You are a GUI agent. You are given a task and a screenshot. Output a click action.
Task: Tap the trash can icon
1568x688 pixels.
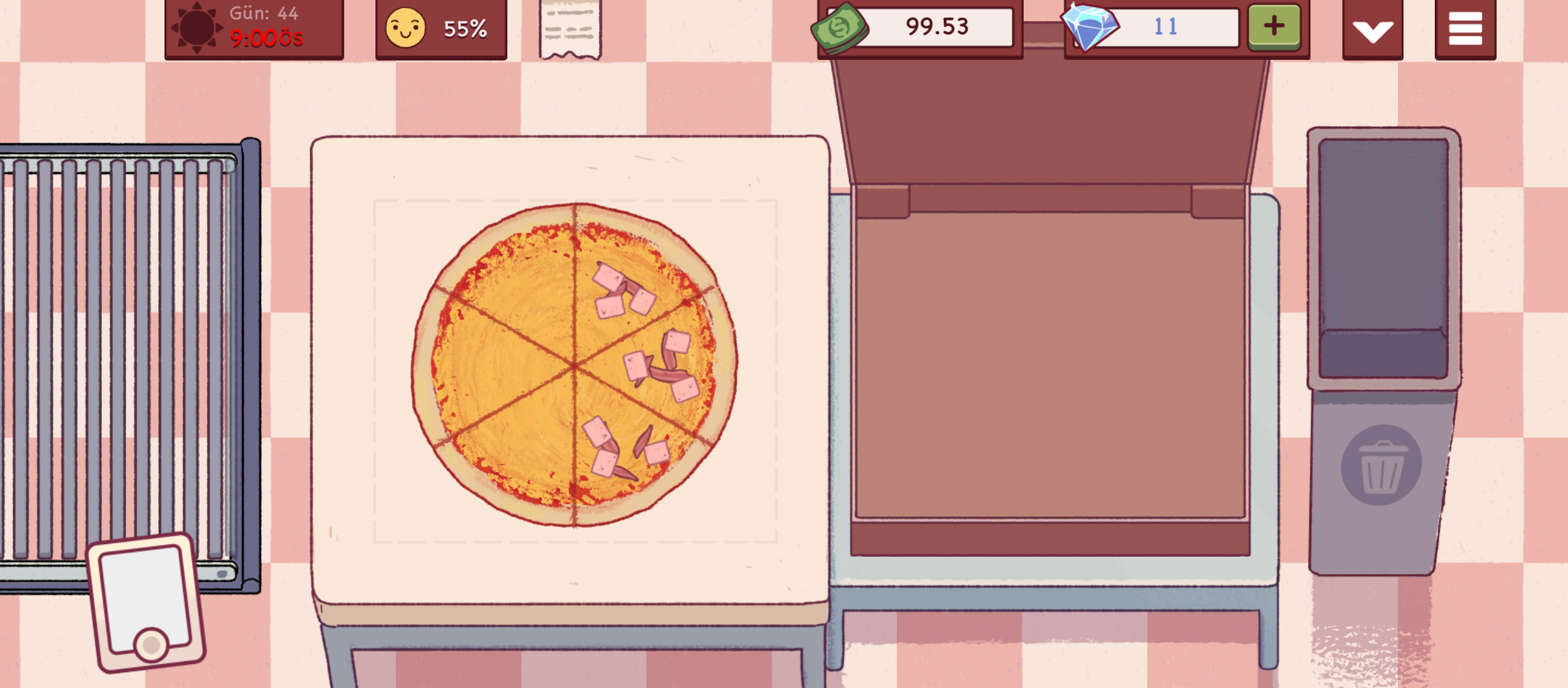click(x=1381, y=466)
